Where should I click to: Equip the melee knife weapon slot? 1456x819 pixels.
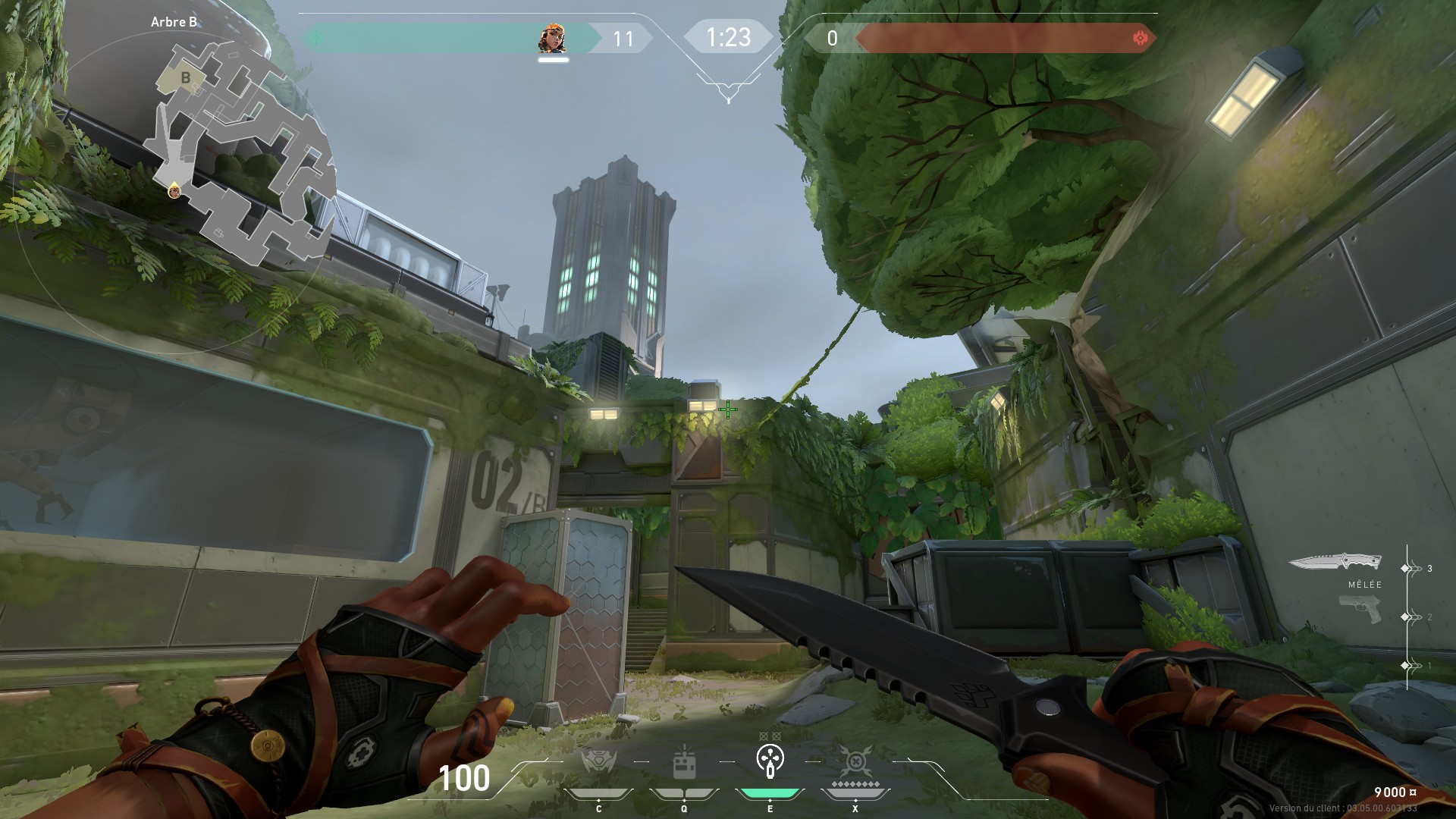pyautogui.click(x=1335, y=563)
